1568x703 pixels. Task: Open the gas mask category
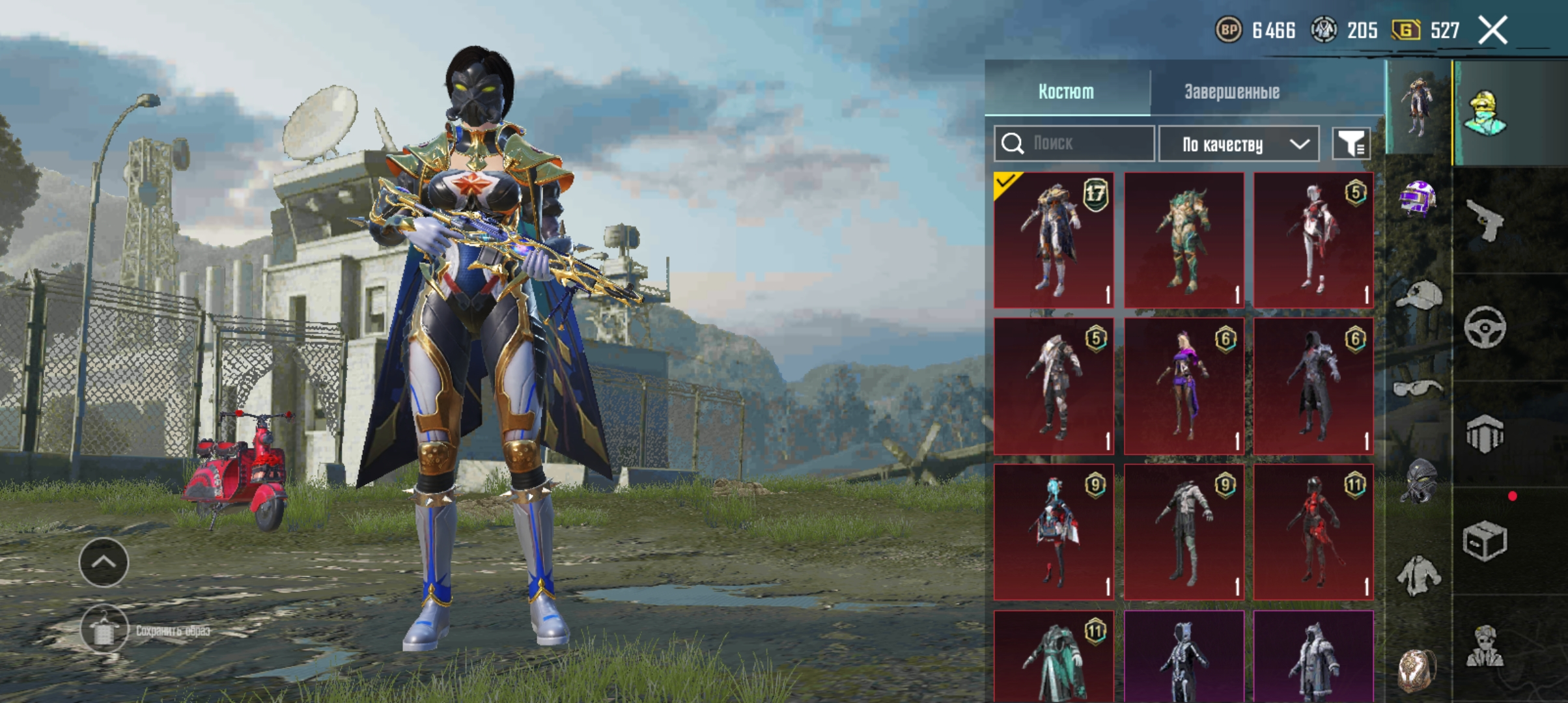[x=1418, y=480]
